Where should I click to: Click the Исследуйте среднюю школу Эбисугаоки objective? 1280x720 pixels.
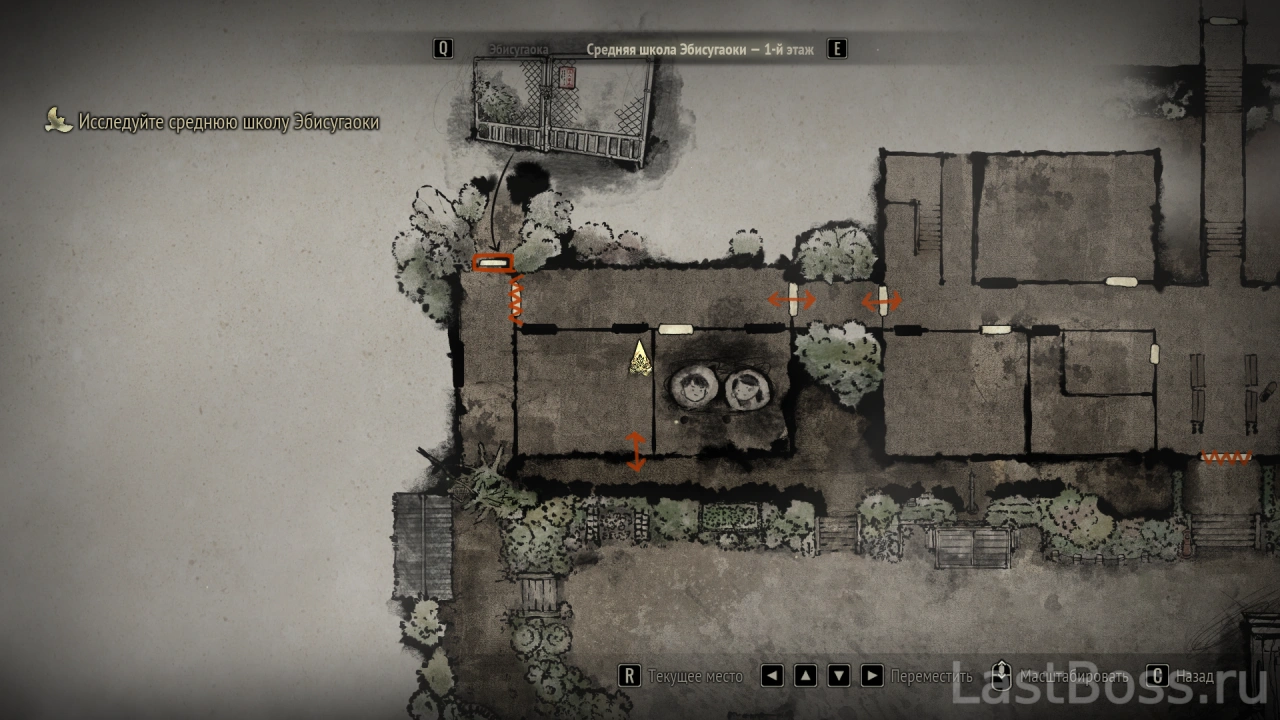(228, 123)
